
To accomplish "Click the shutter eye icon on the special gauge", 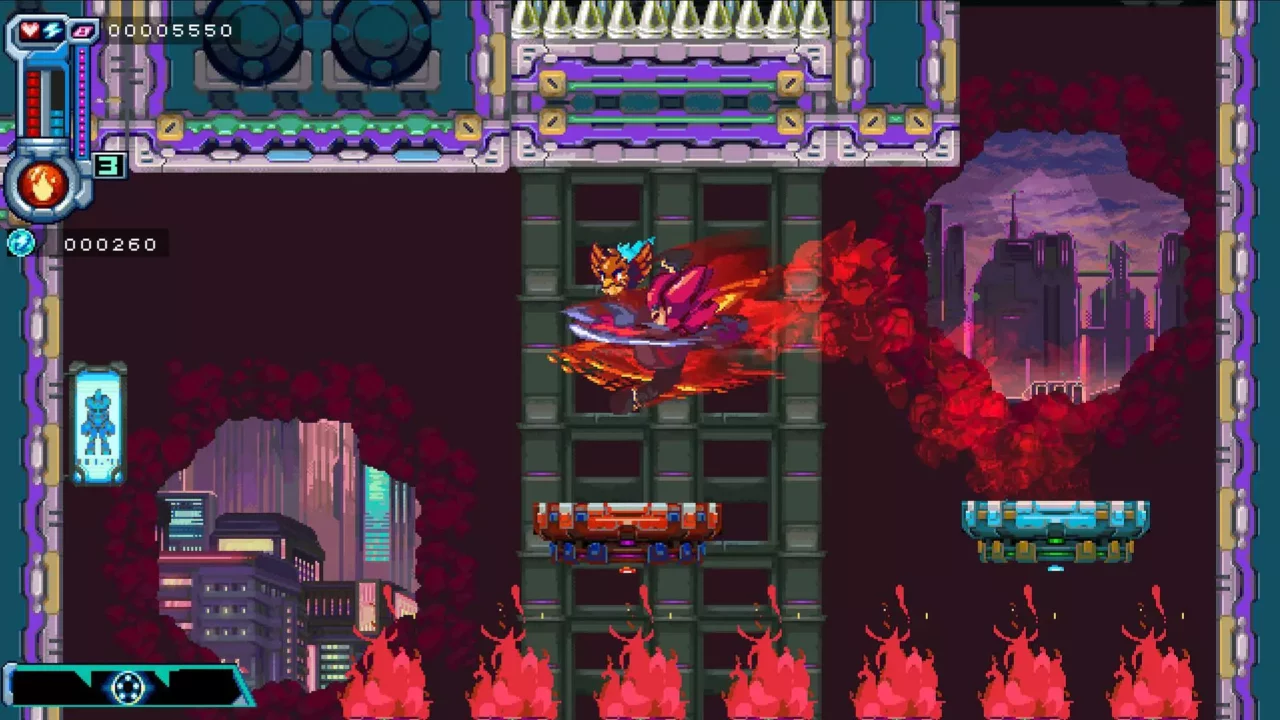I will point(127,686).
